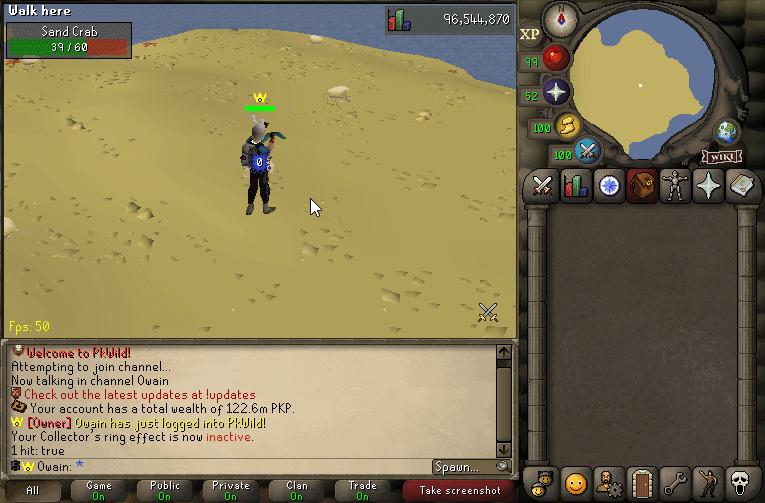Open the world map globe

pos(727,133)
